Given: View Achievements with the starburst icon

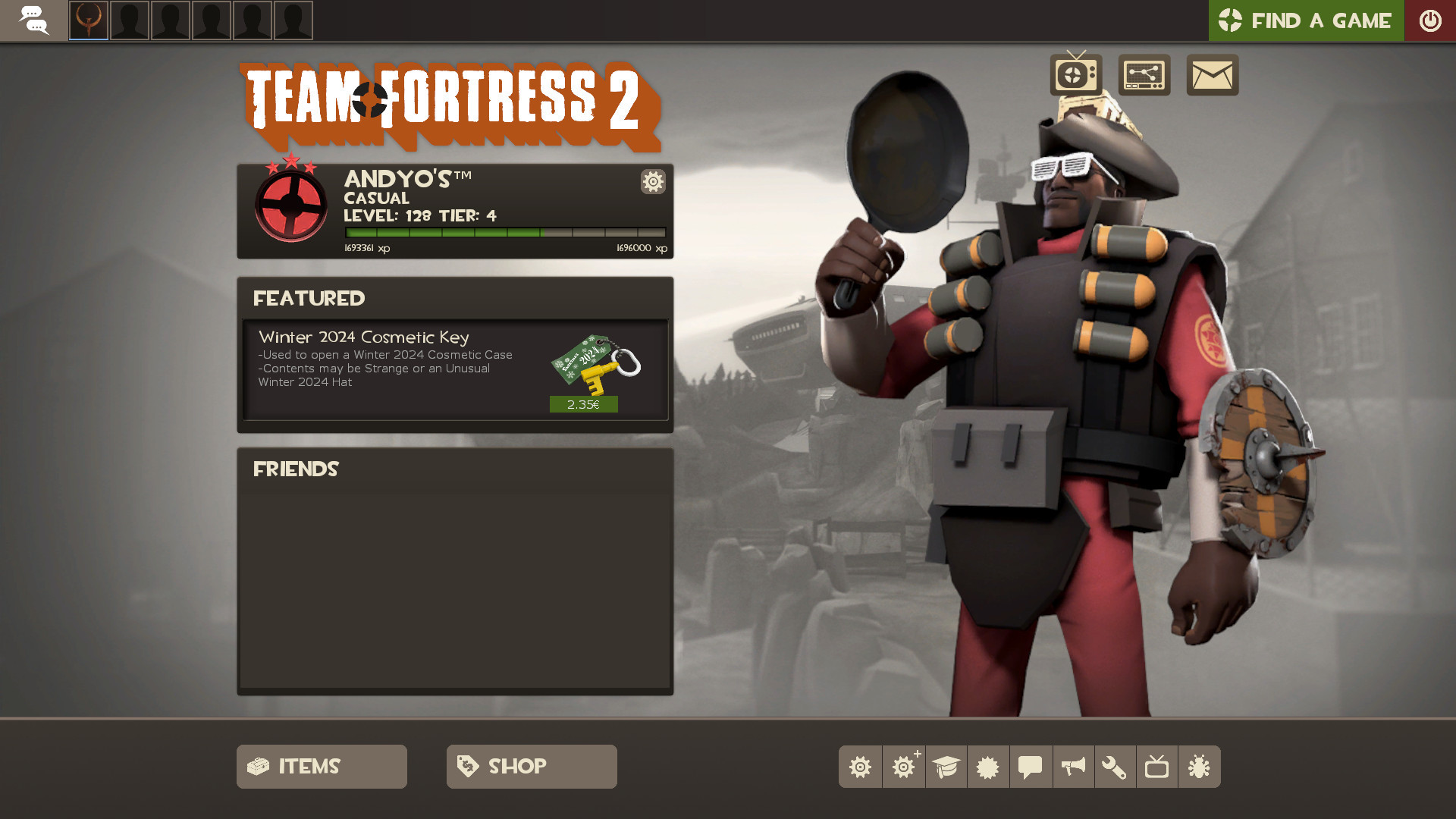Looking at the screenshot, I should (988, 767).
